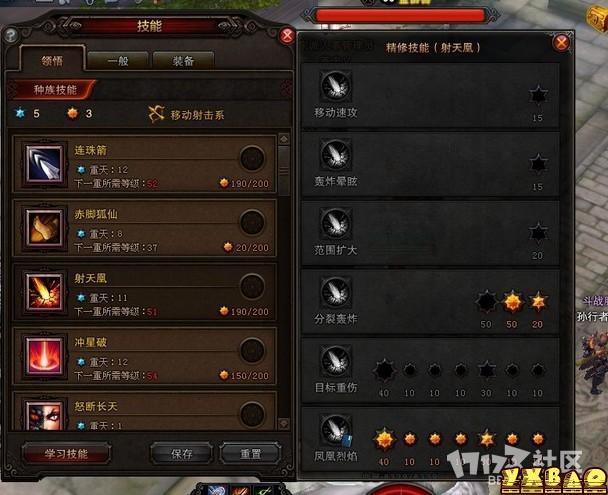Click the 种族技能 header tab
The image size is (608, 495).
click(x=51, y=89)
